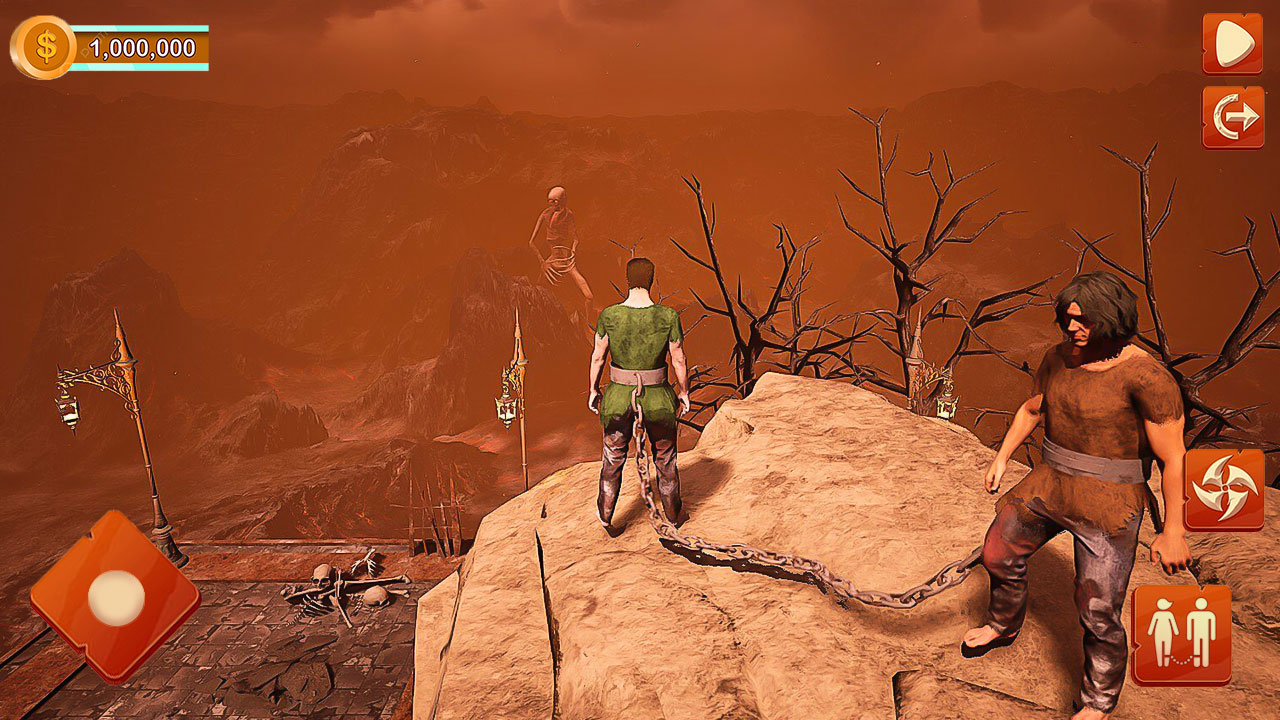
Task: Tap the orange virtual joystick pad
Action: pos(115,597)
